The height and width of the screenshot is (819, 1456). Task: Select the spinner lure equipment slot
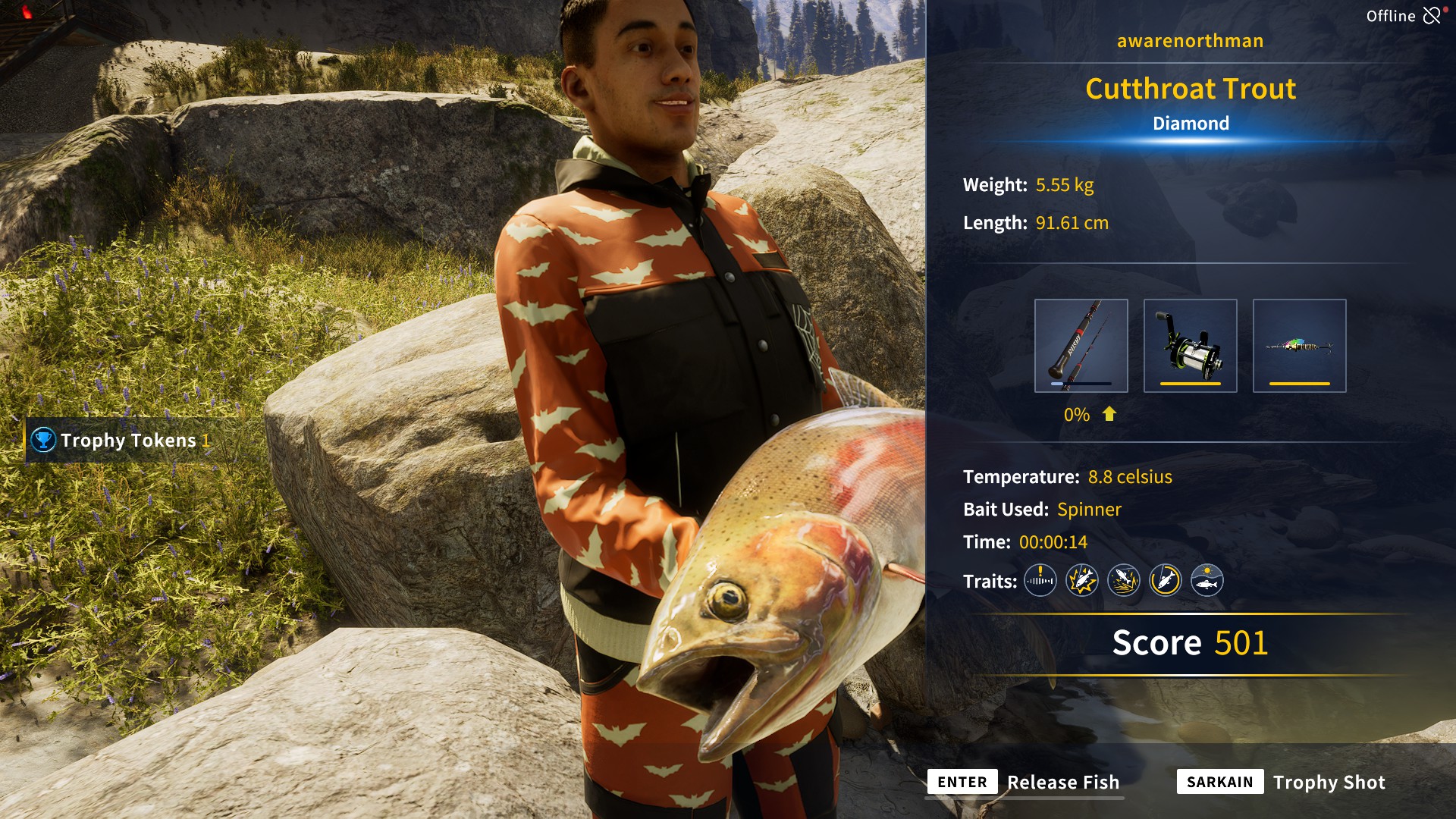coord(1300,345)
